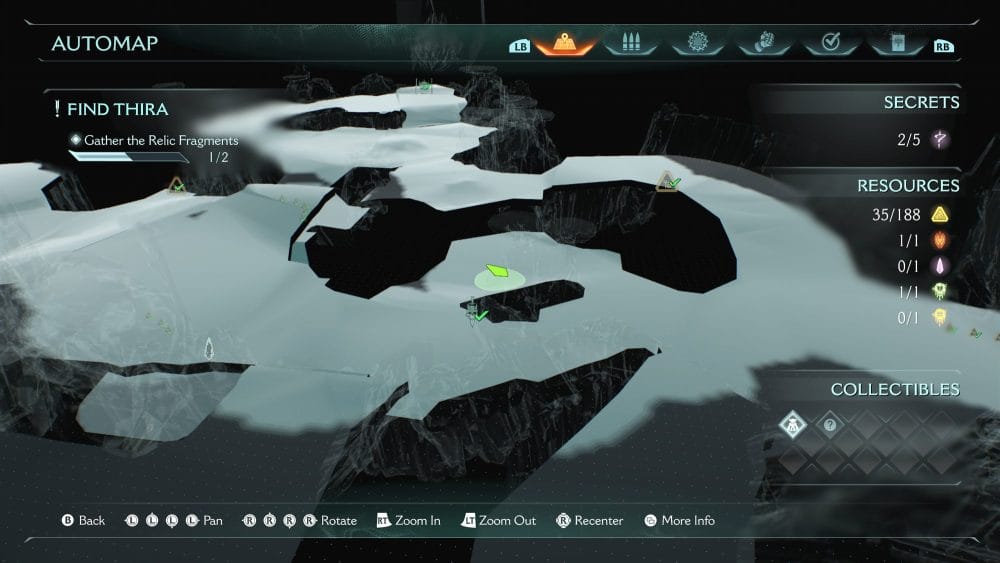This screenshot has height=563, width=1000.
Task: Select the yellow triangle gold resource icon
Action: tap(939, 214)
